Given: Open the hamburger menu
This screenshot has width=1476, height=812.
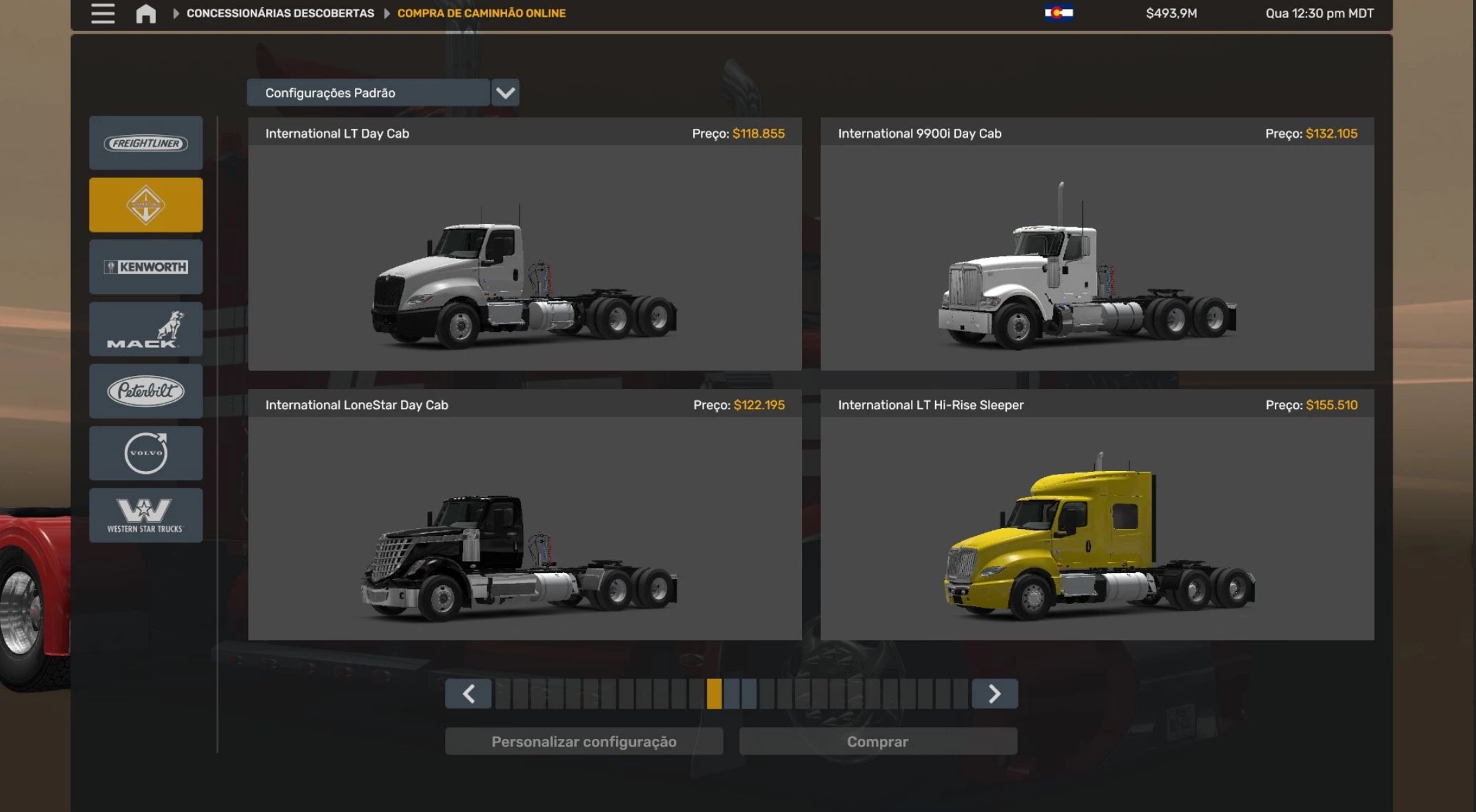Looking at the screenshot, I should click(103, 14).
